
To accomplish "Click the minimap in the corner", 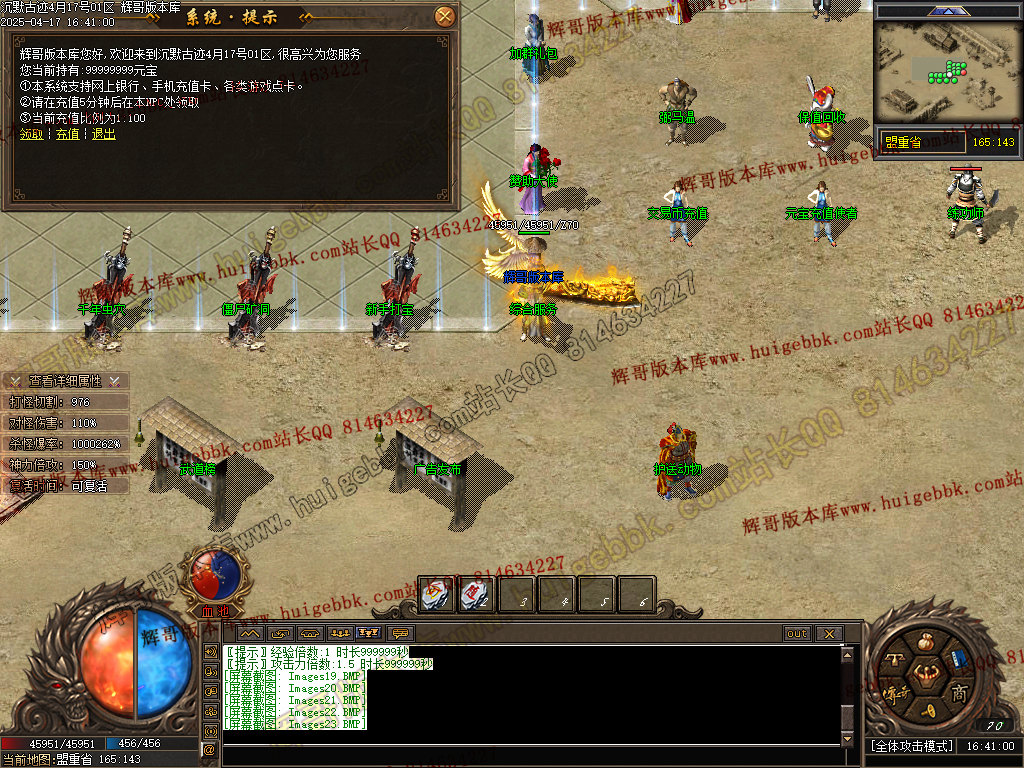I will tap(945, 71).
